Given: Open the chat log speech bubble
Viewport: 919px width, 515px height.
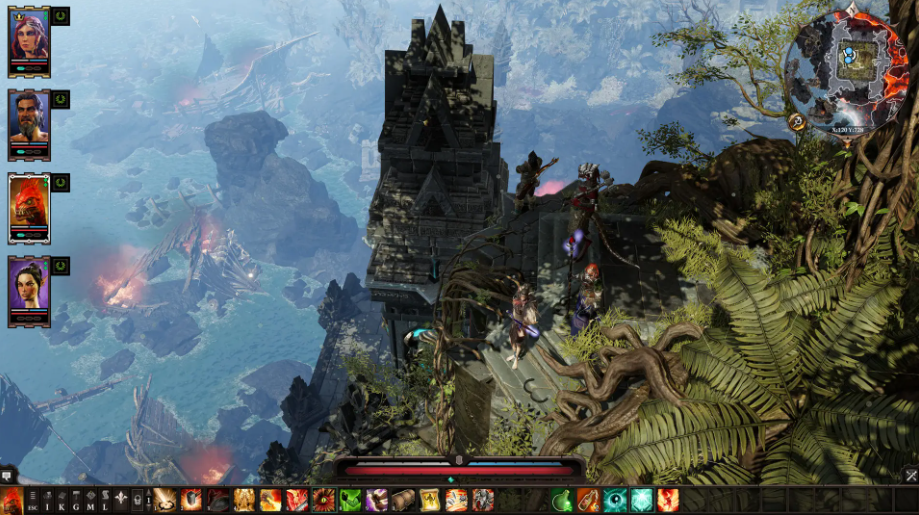Looking at the screenshot, I should click(x=8, y=475).
